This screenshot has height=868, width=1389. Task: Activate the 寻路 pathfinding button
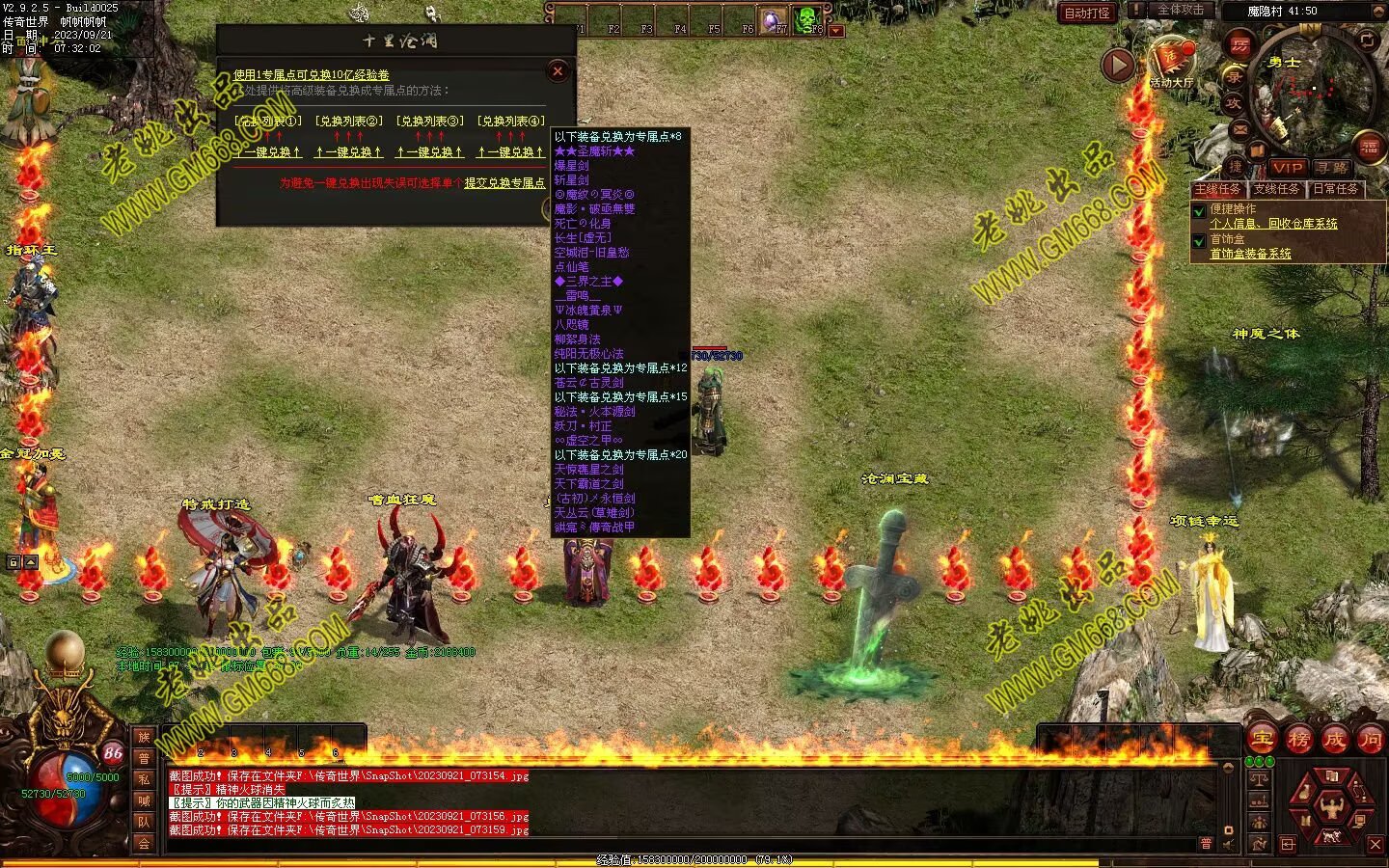pos(1330,168)
